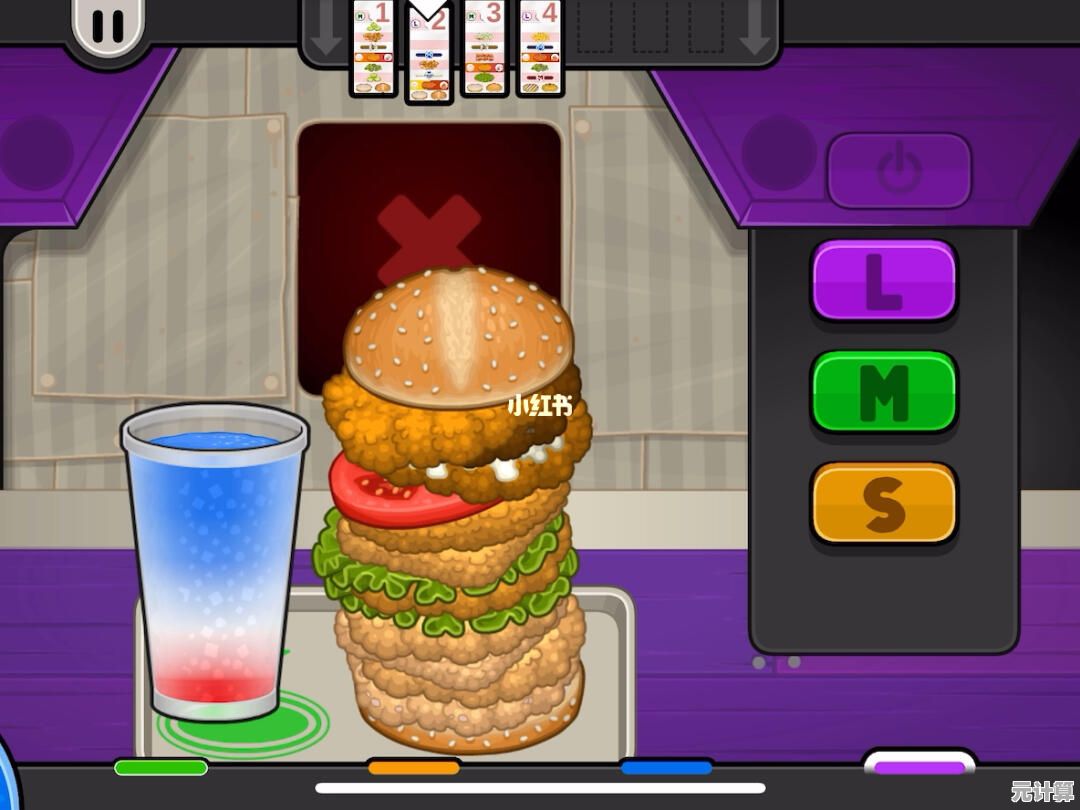Switch to the blue station tab
This screenshot has height=810, width=1080.
tap(666, 768)
